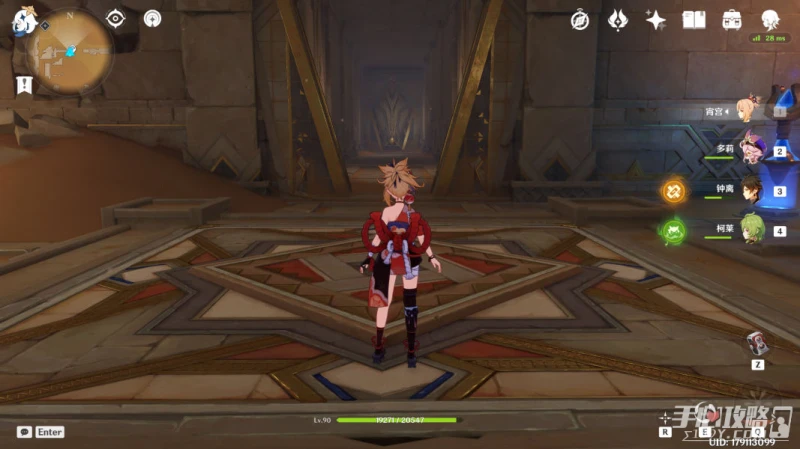Toggle the elemental sight eye icon
Screen dimensions: 800x449
pyautogui.click(x=116, y=18)
